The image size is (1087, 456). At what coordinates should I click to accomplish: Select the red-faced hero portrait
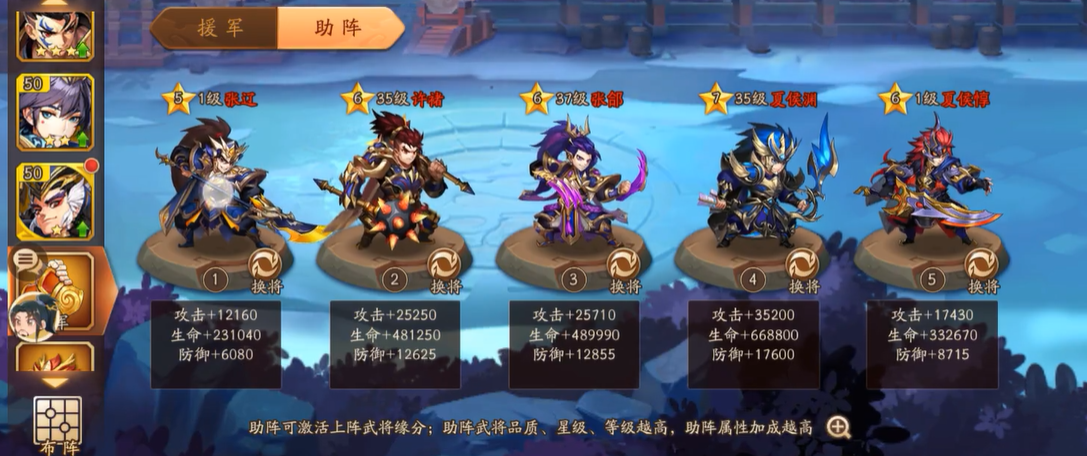[55, 30]
